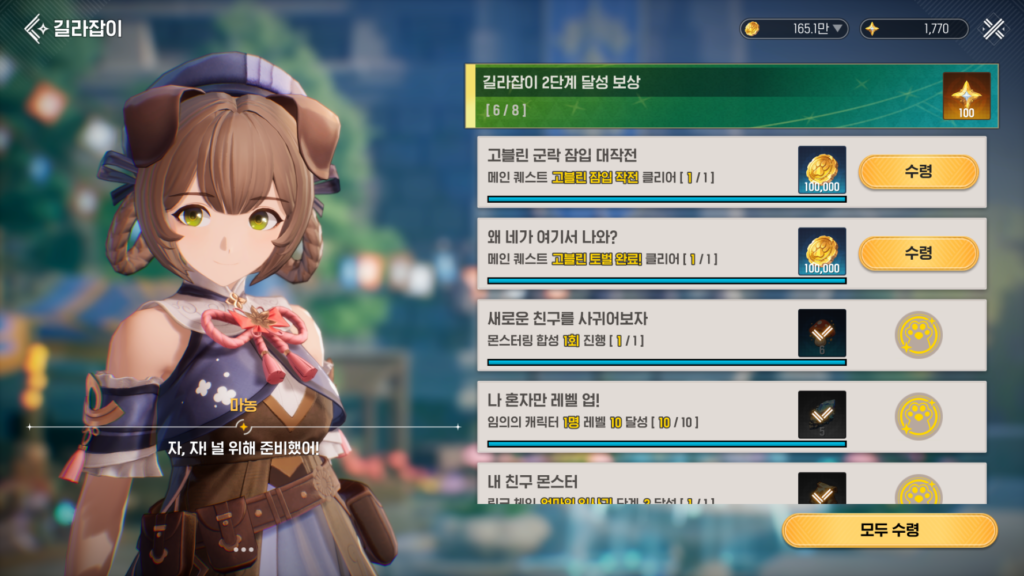Tap the 100,000 gold reward icon for 왜 네가 여기서 나와?
Viewport: 1024px width, 576px height.
pyautogui.click(x=822, y=252)
